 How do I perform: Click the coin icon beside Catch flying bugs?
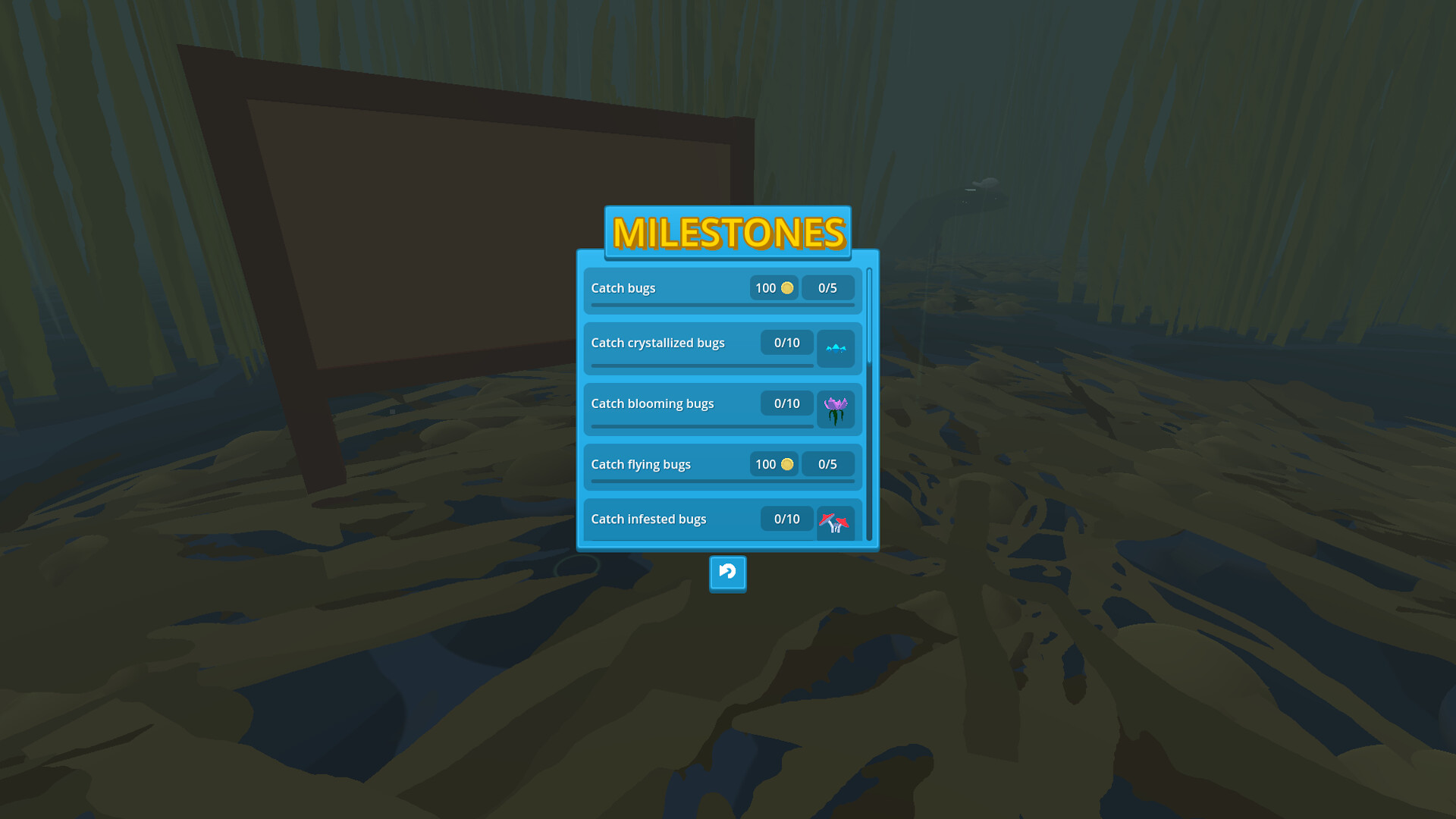[x=787, y=464]
